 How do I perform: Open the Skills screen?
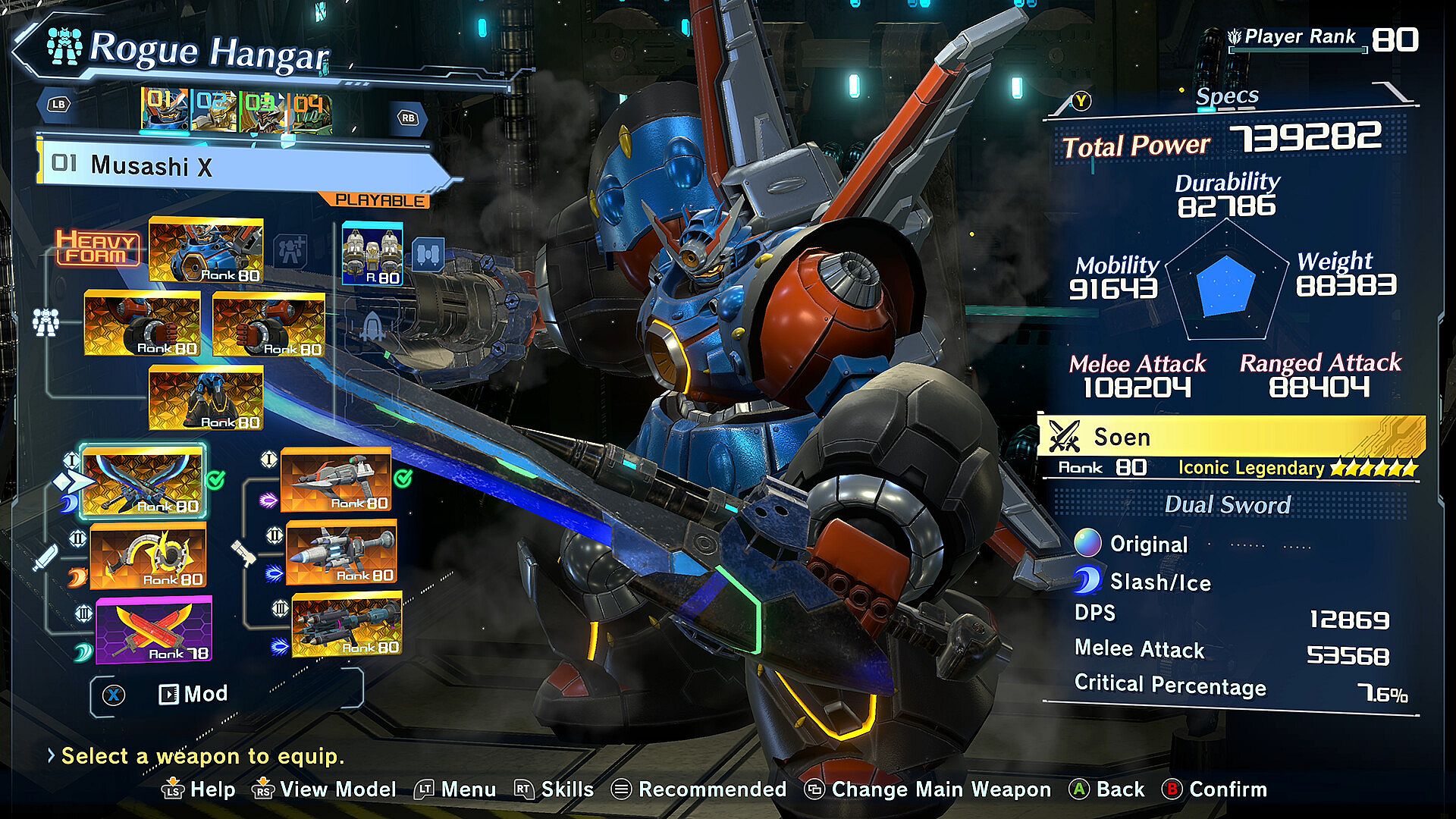click(x=554, y=789)
